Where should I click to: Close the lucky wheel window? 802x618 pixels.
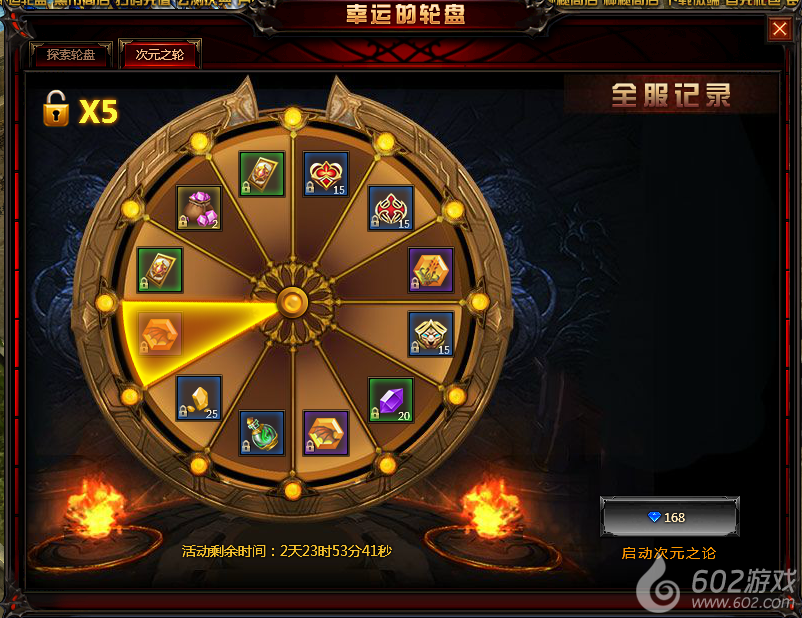coord(780,30)
